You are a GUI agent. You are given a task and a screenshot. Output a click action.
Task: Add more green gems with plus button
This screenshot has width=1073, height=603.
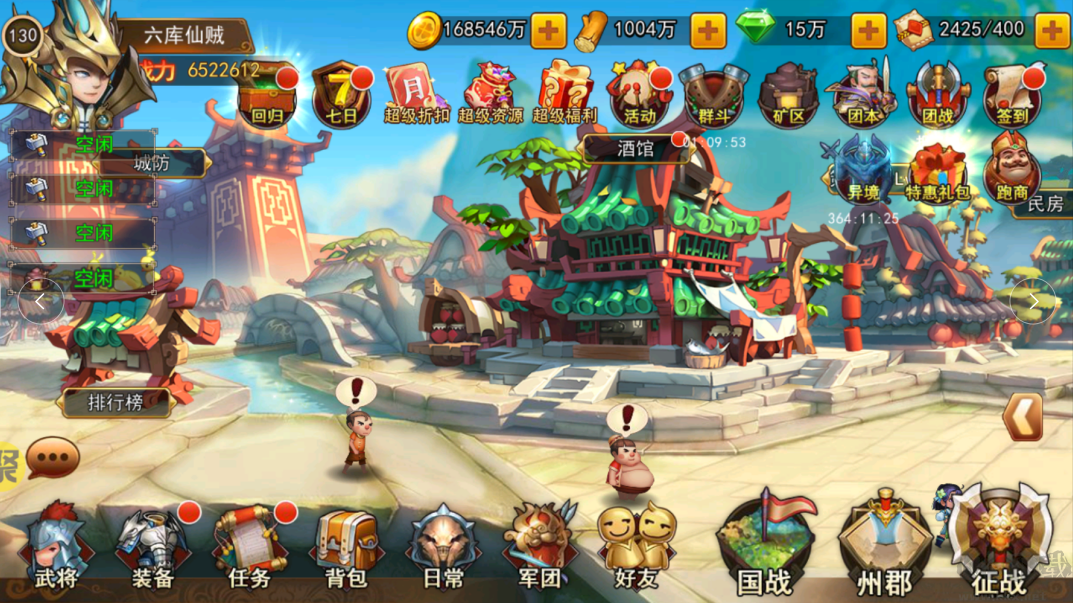point(868,31)
